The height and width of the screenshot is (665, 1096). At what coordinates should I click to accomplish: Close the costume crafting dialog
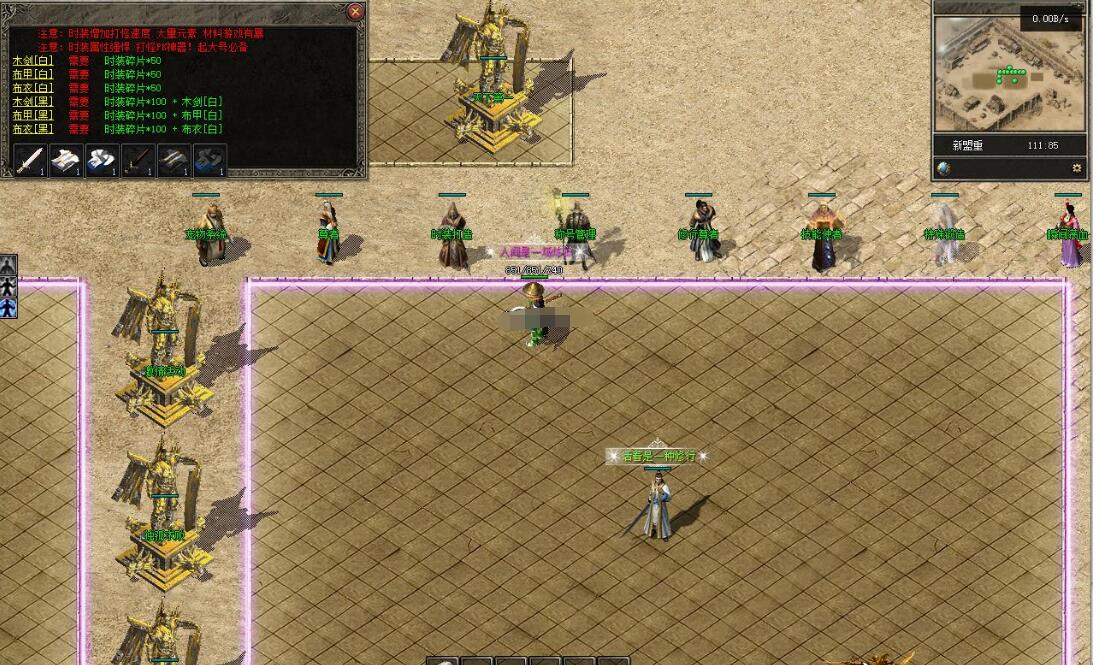pyautogui.click(x=355, y=12)
